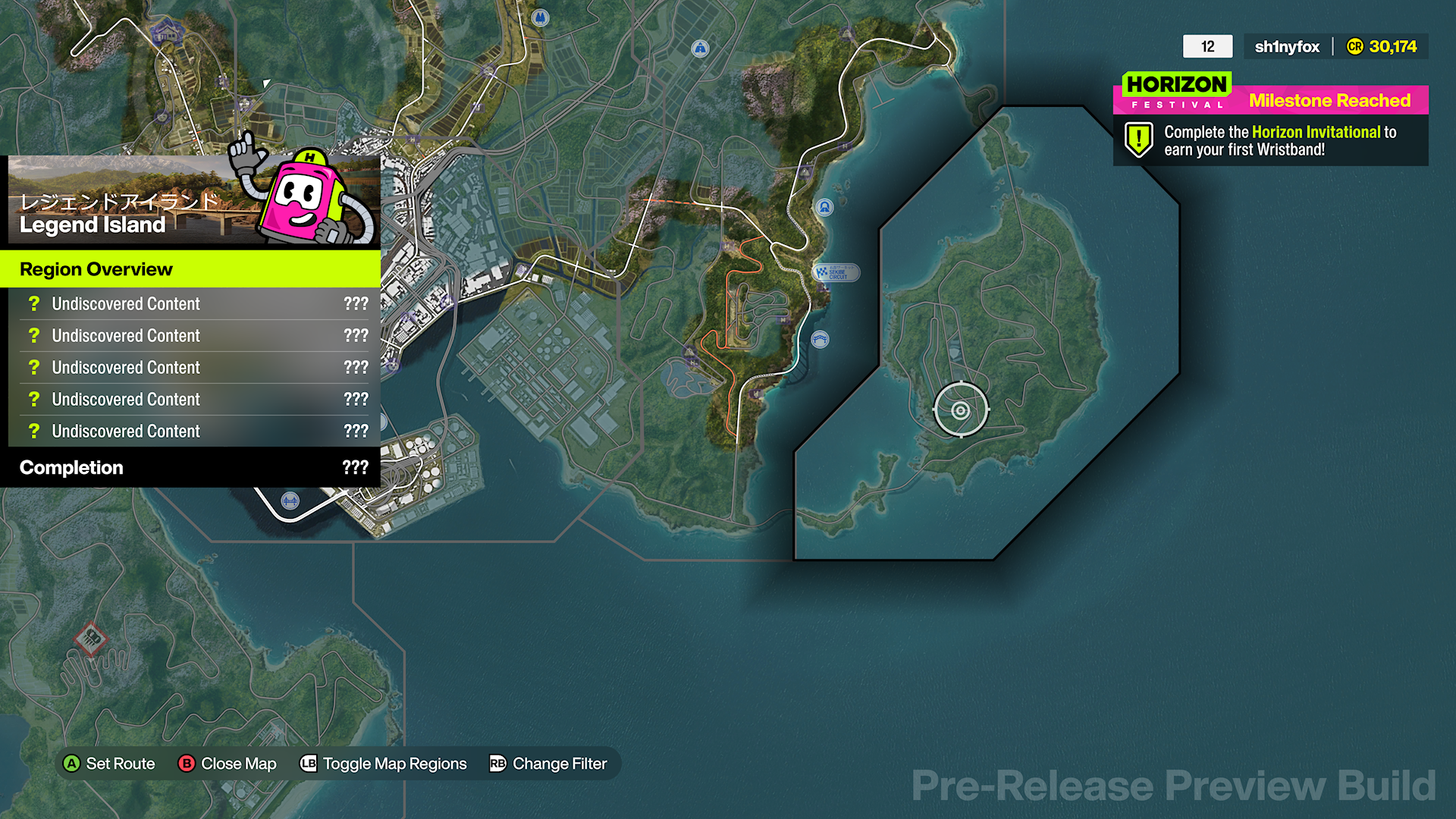Open the CR credits balance icon
Screen dimensions: 1456x819
coord(1356,46)
